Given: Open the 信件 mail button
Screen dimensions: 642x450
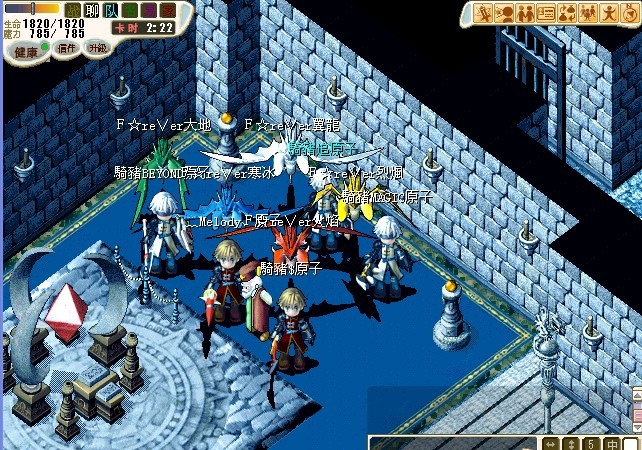Looking at the screenshot, I should click(x=66, y=48).
